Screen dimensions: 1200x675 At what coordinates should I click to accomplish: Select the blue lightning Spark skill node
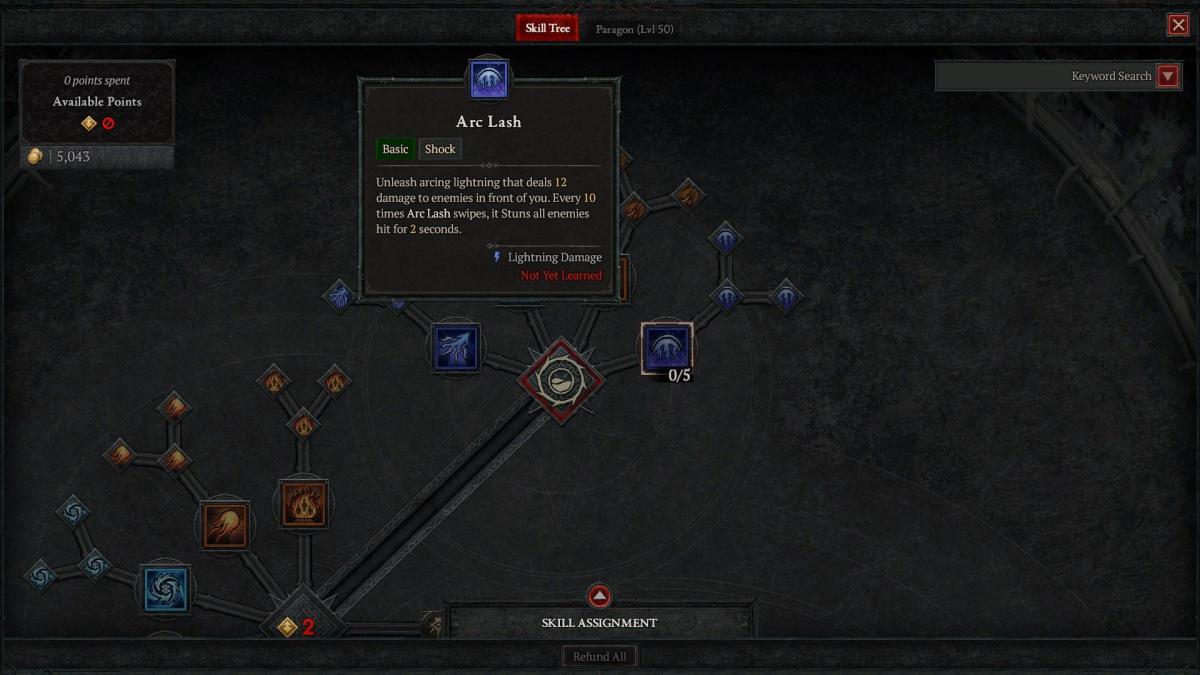456,347
